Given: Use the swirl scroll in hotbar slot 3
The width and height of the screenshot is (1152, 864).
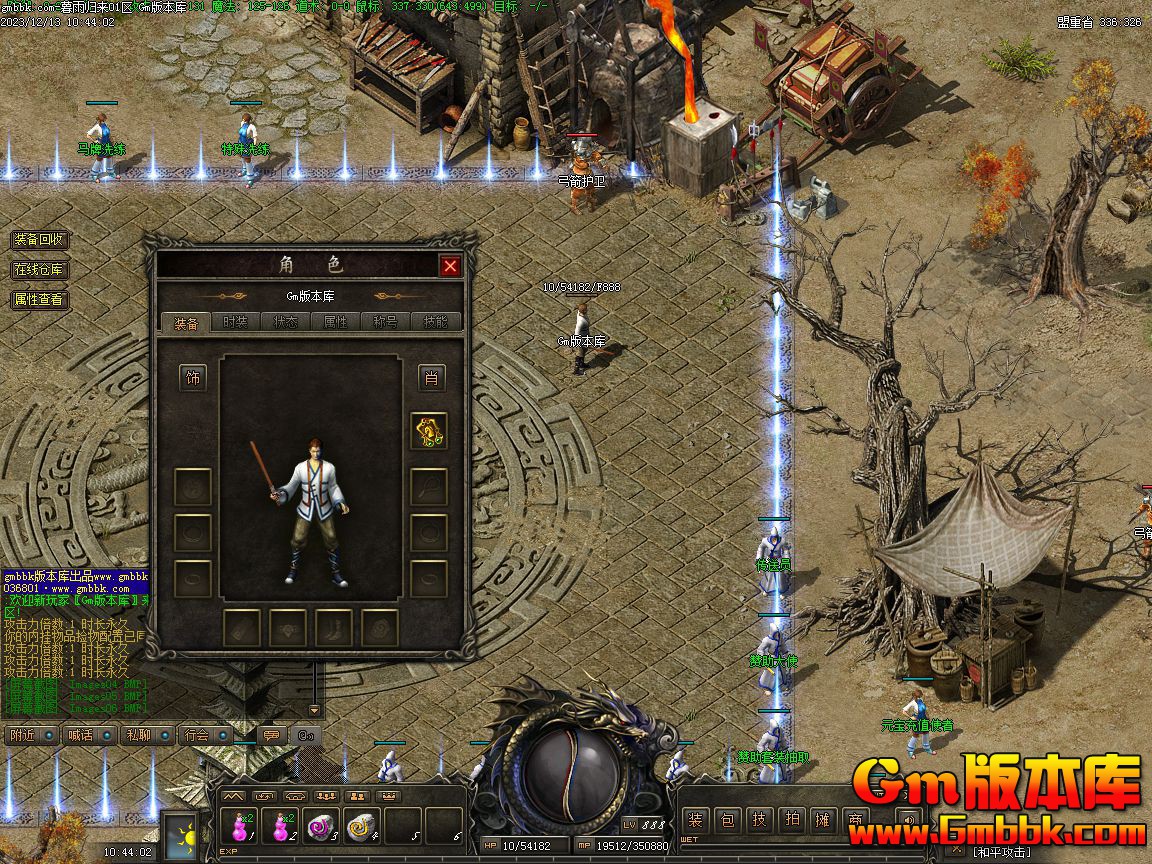Looking at the screenshot, I should point(320,827).
